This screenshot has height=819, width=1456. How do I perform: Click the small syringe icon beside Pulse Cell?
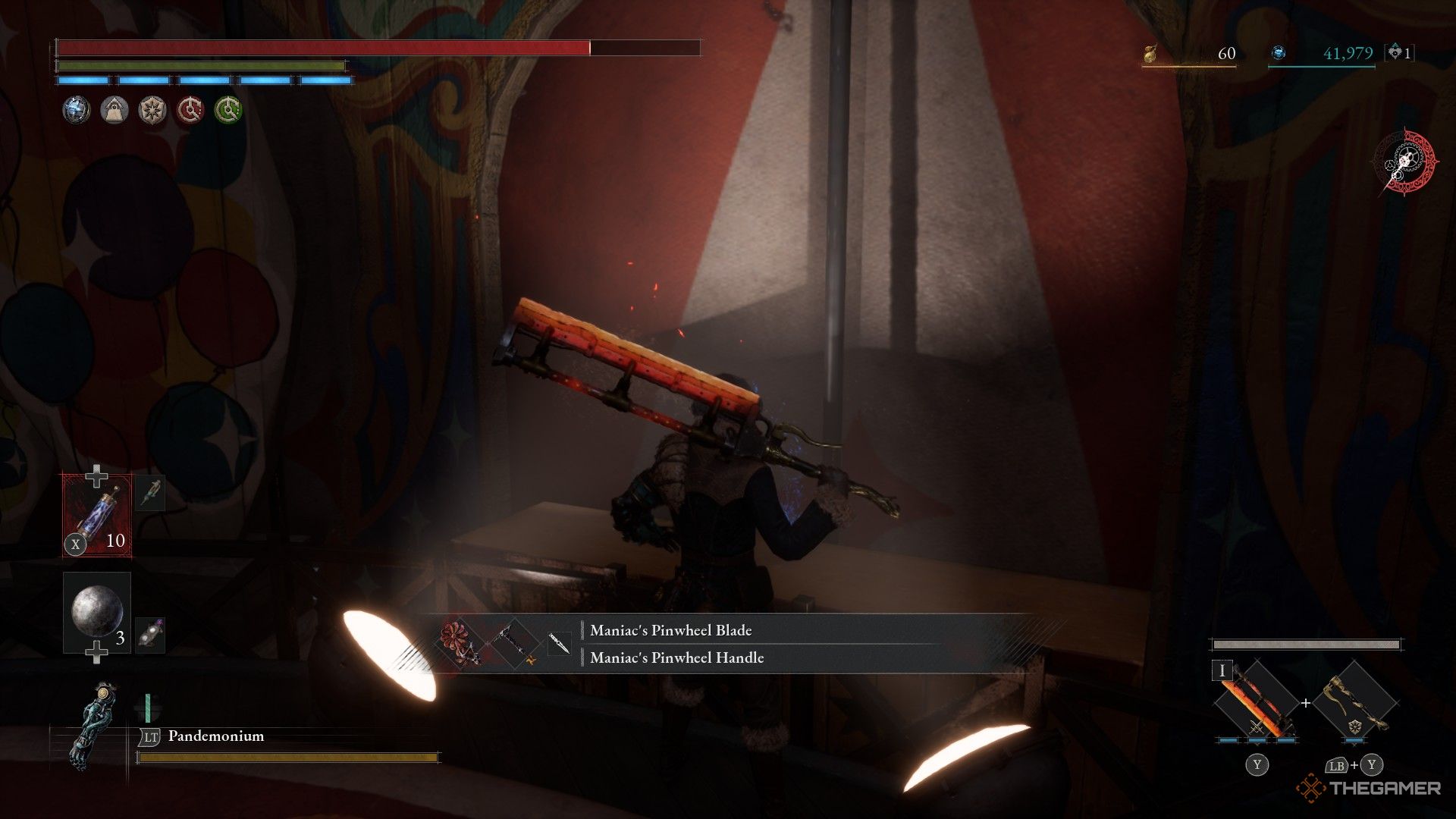click(150, 494)
